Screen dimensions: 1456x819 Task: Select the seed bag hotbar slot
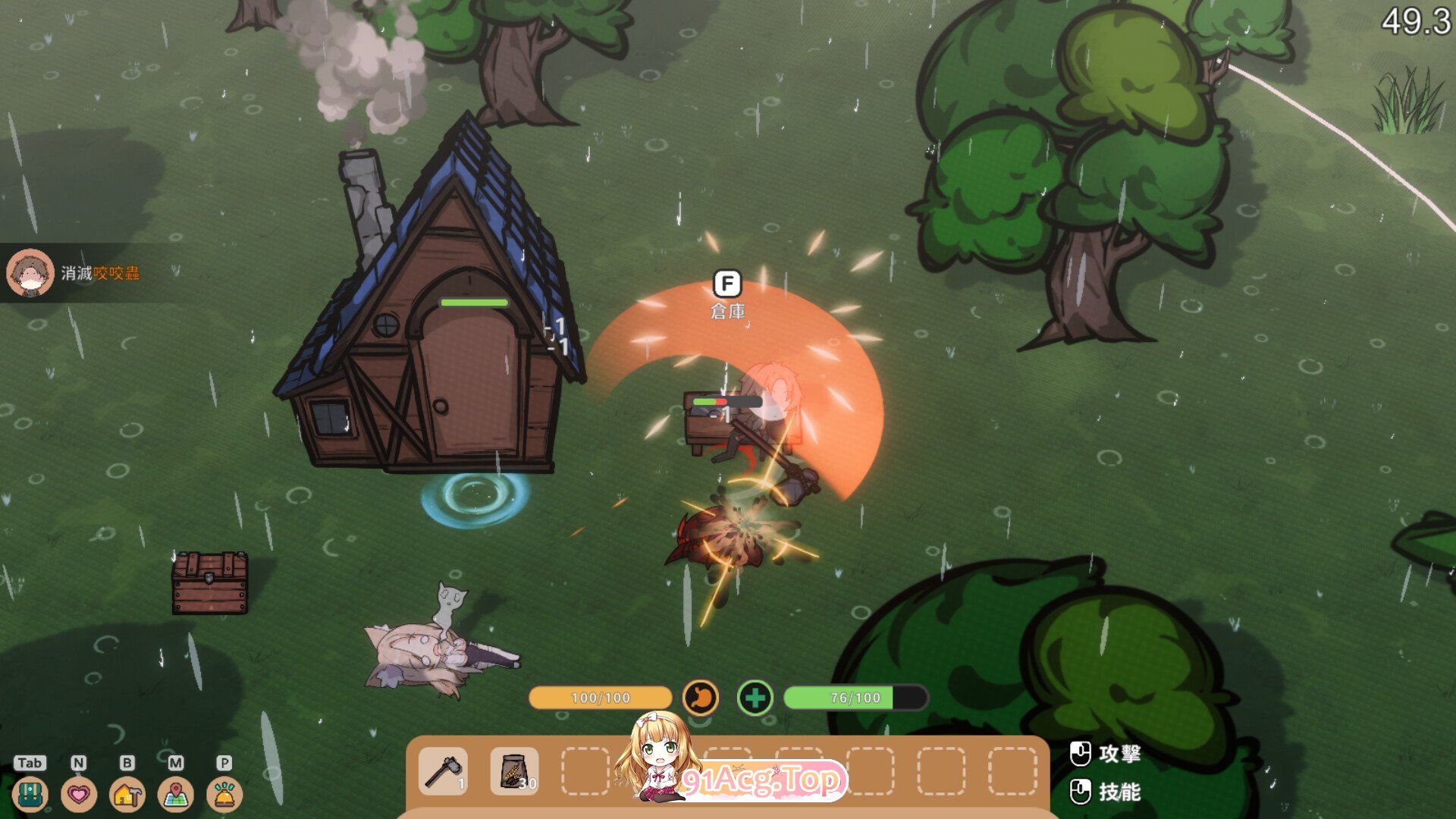pyautogui.click(x=515, y=771)
